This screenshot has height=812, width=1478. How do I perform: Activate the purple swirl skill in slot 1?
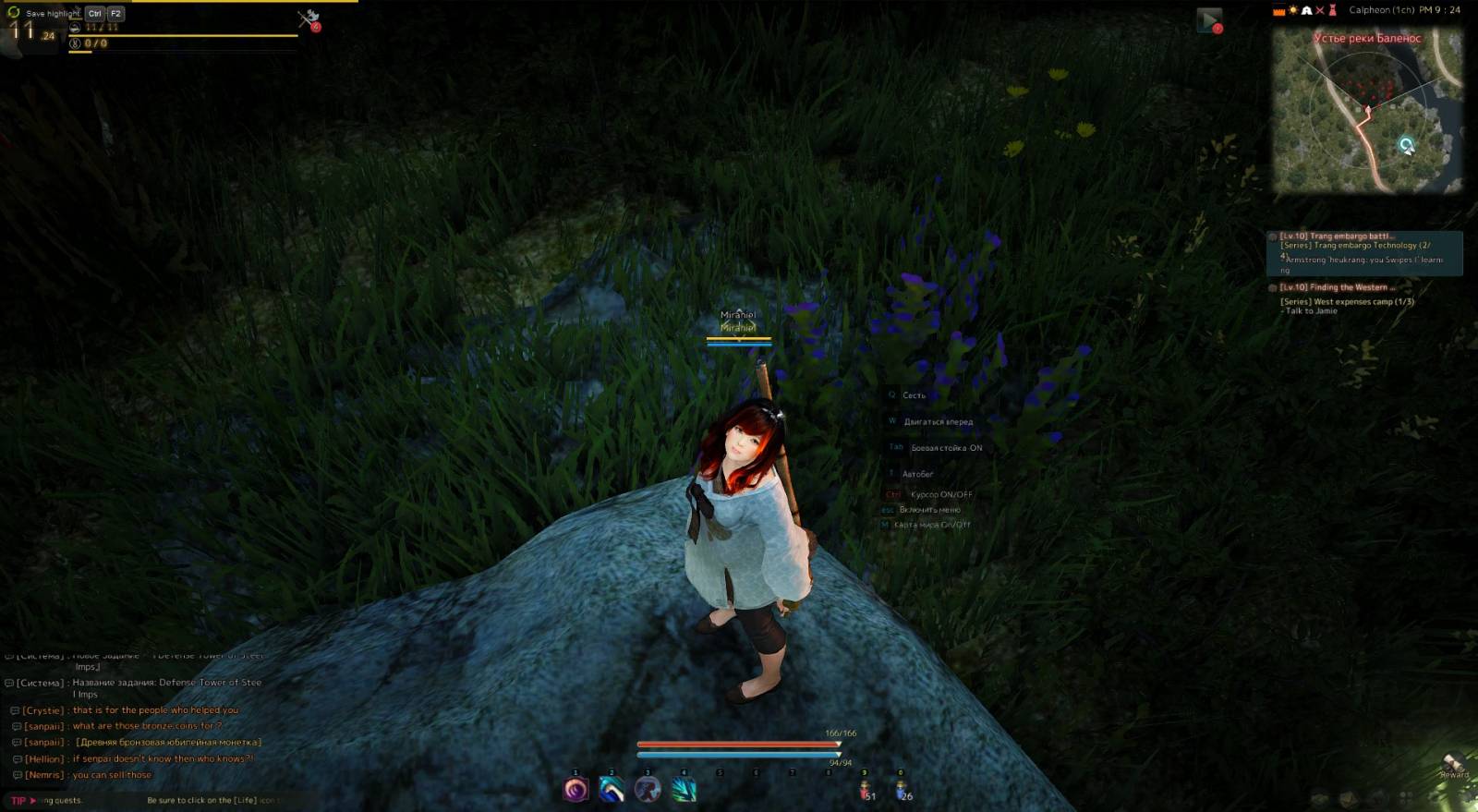(x=575, y=790)
